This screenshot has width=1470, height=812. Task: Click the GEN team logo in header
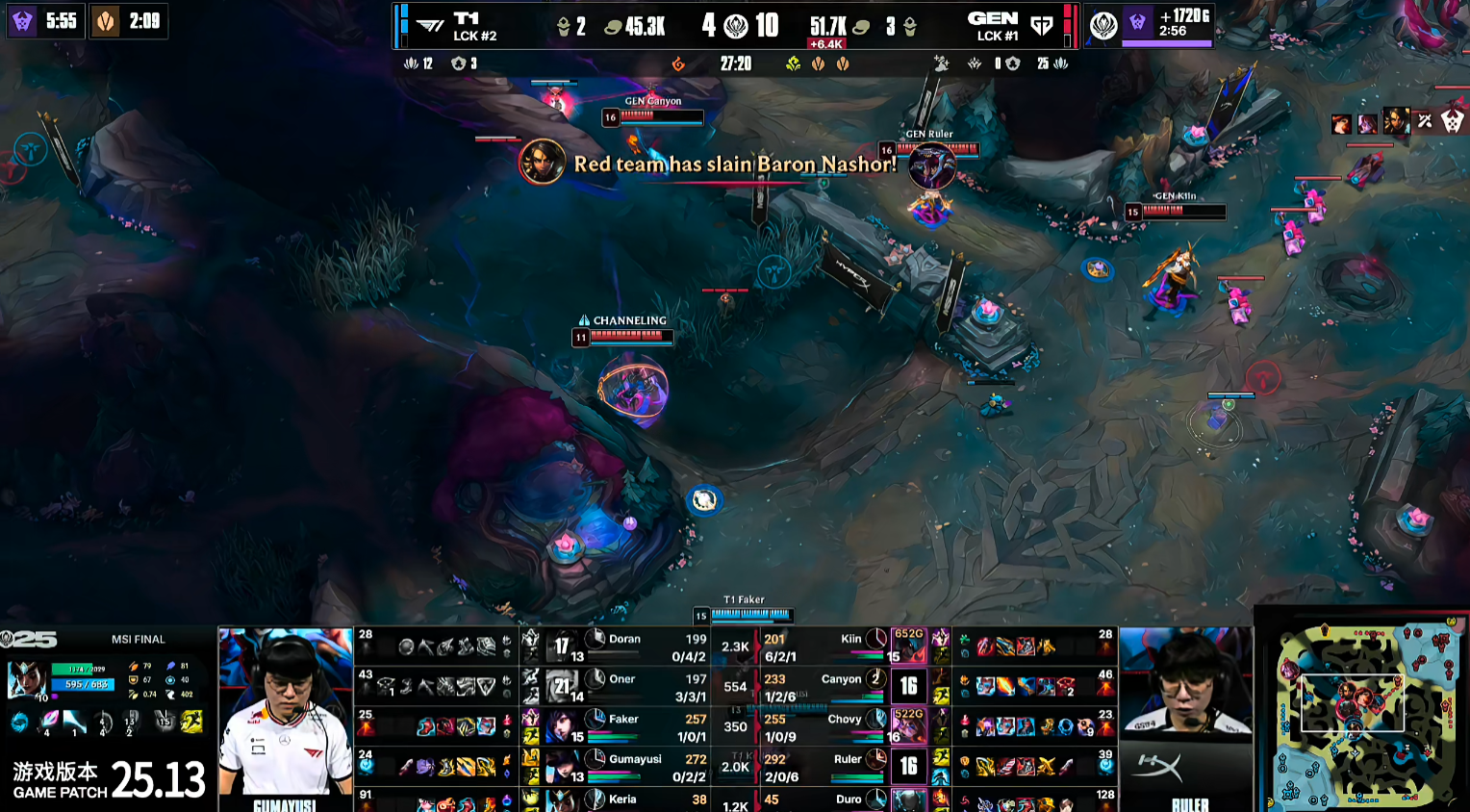1042,26
